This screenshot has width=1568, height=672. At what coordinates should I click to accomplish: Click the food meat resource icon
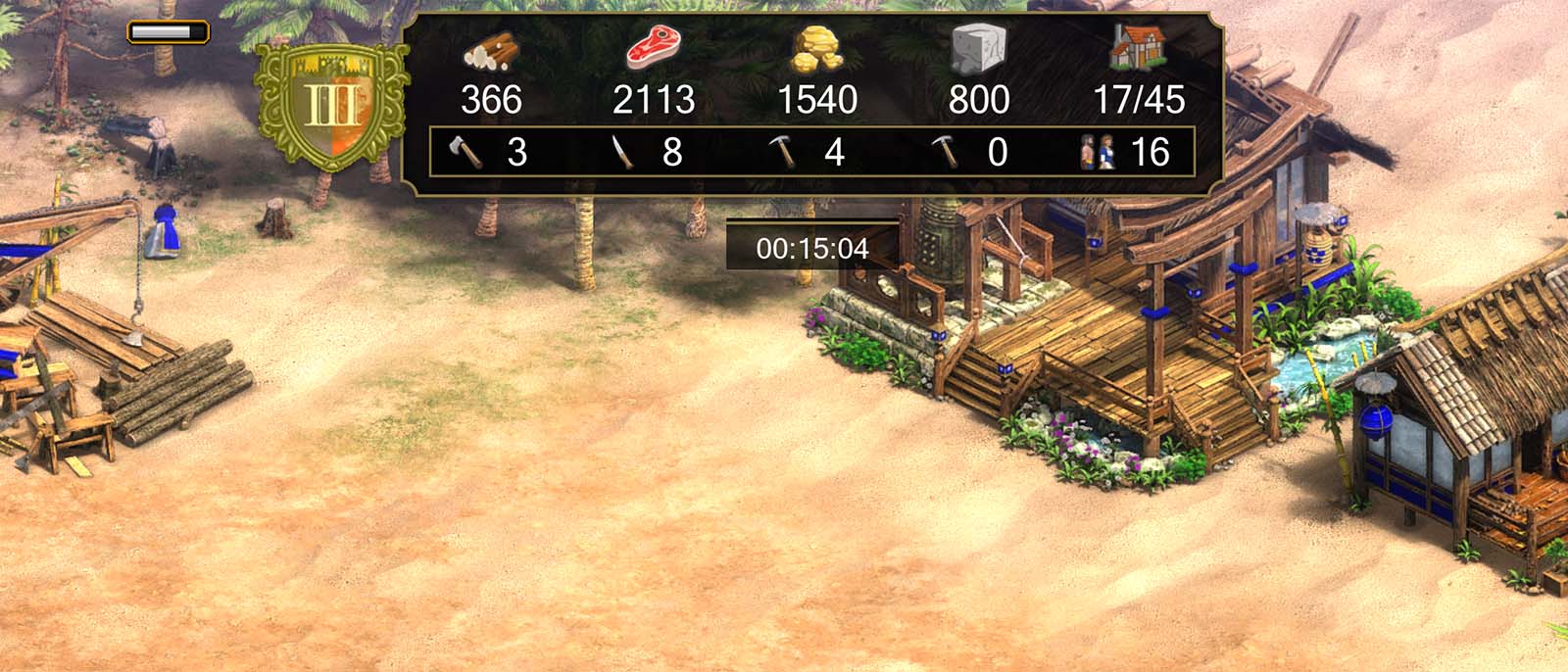coord(654,47)
